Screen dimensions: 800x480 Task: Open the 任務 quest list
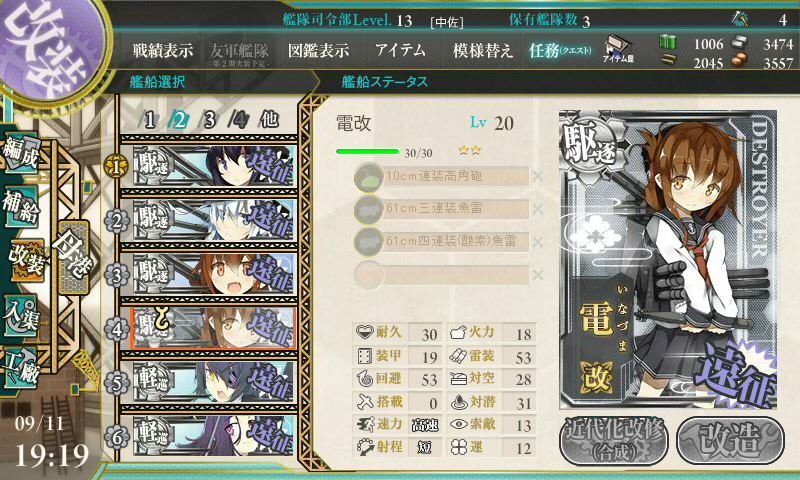point(560,50)
